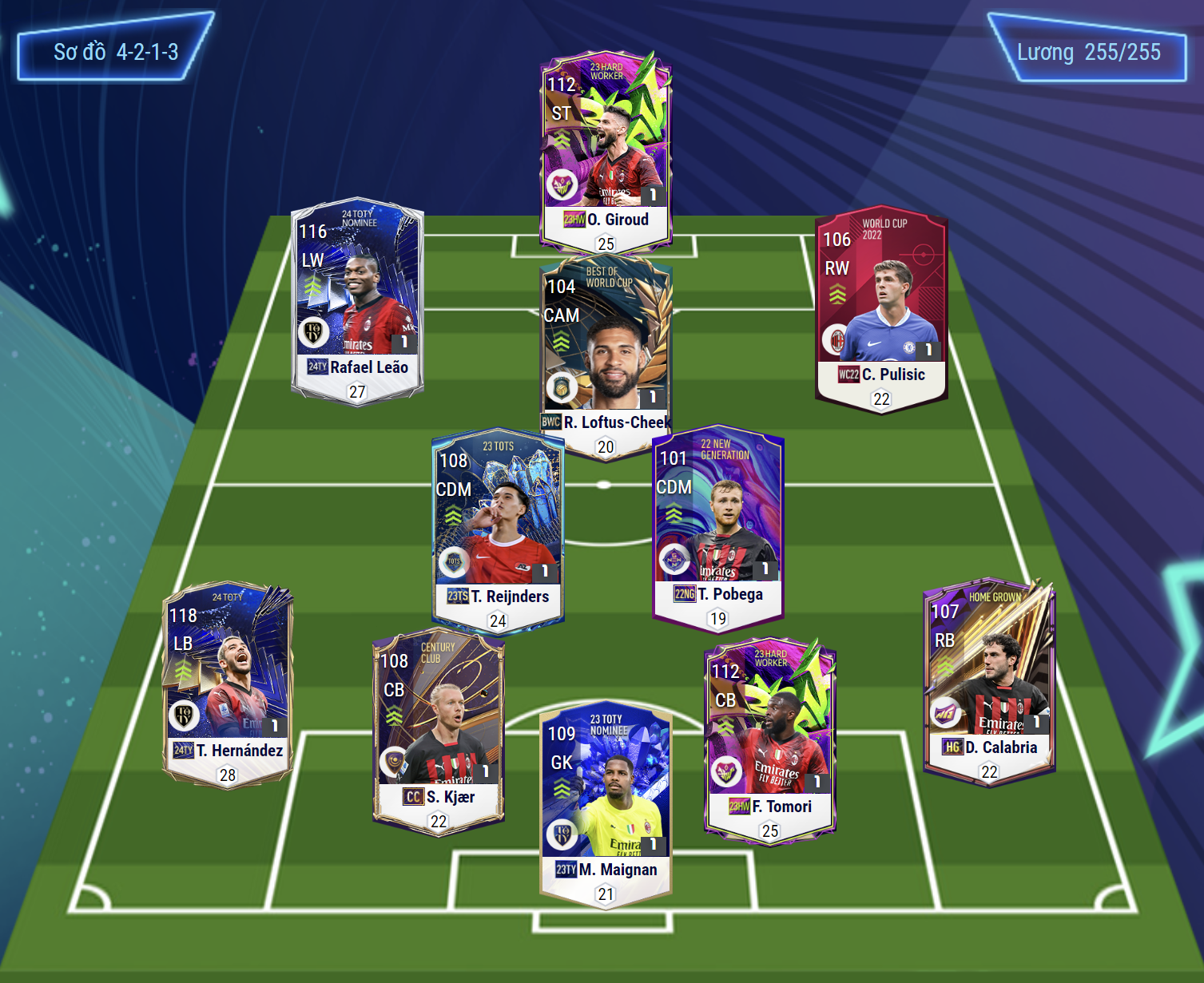Open the 4-2-1-3 formation selector
This screenshot has width=1204, height=983.
click(x=116, y=53)
